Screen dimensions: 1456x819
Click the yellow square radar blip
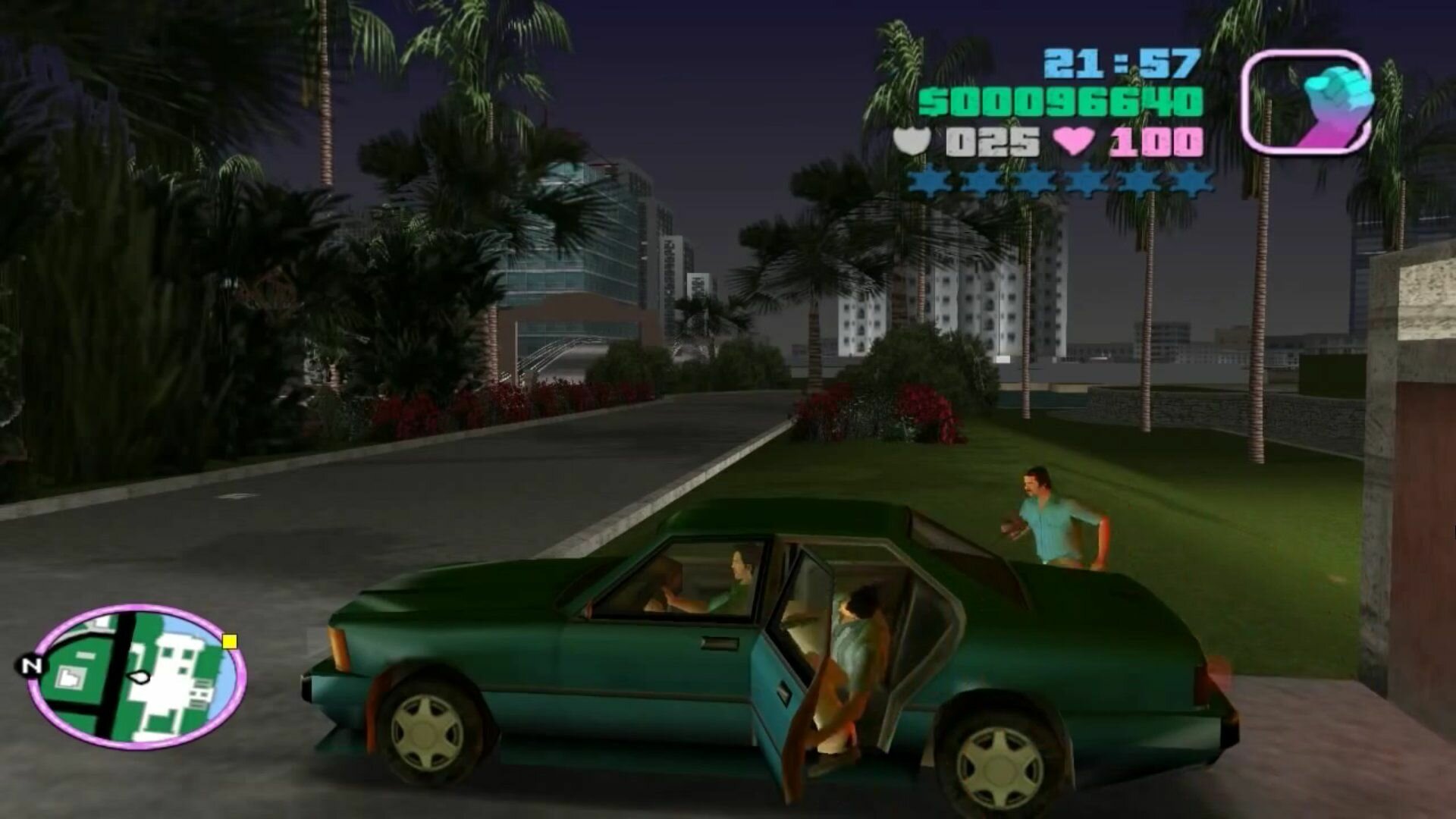tap(230, 642)
